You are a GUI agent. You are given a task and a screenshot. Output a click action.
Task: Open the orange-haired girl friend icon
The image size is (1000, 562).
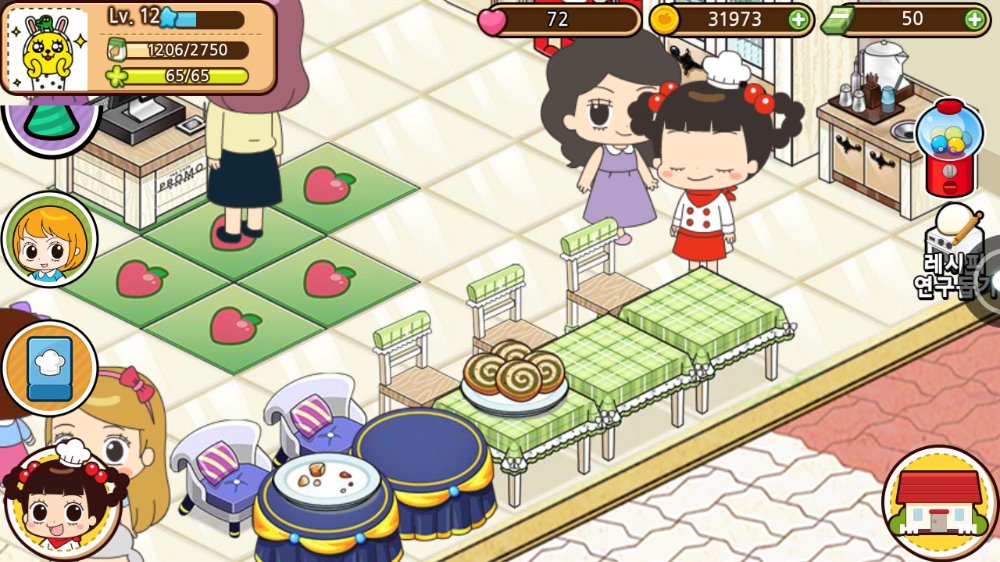48,240
